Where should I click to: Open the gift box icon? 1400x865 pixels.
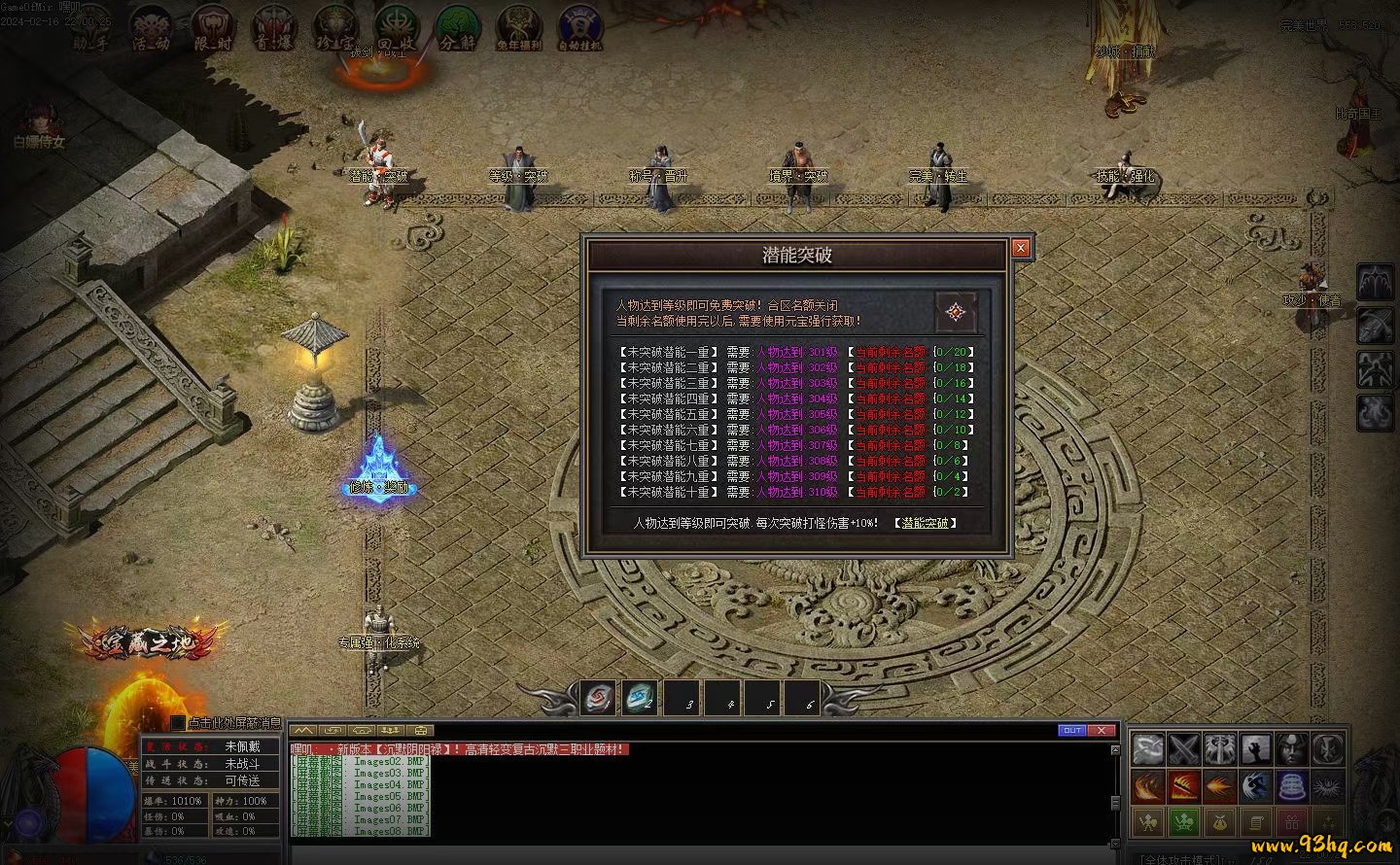[x=1291, y=822]
